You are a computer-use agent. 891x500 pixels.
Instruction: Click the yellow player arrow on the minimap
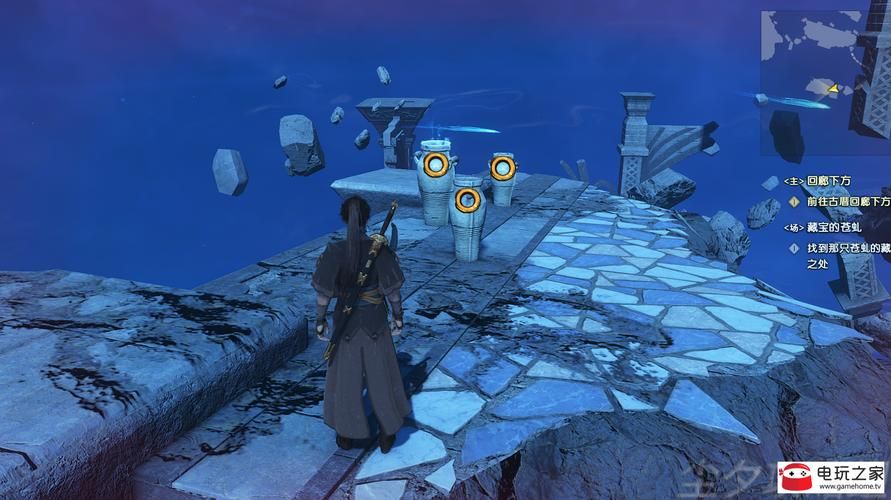832,88
